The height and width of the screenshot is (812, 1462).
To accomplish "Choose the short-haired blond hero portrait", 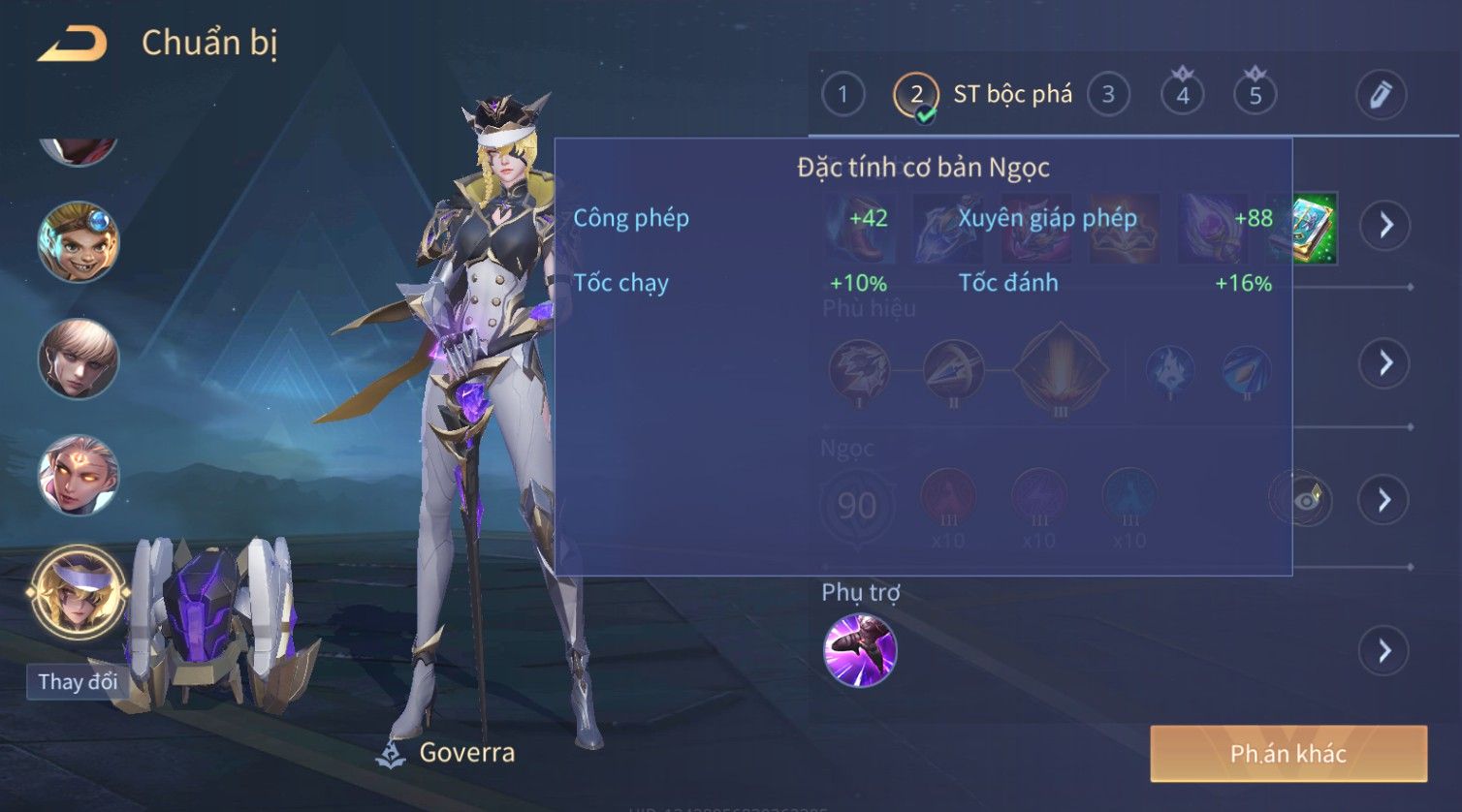I will [79, 359].
